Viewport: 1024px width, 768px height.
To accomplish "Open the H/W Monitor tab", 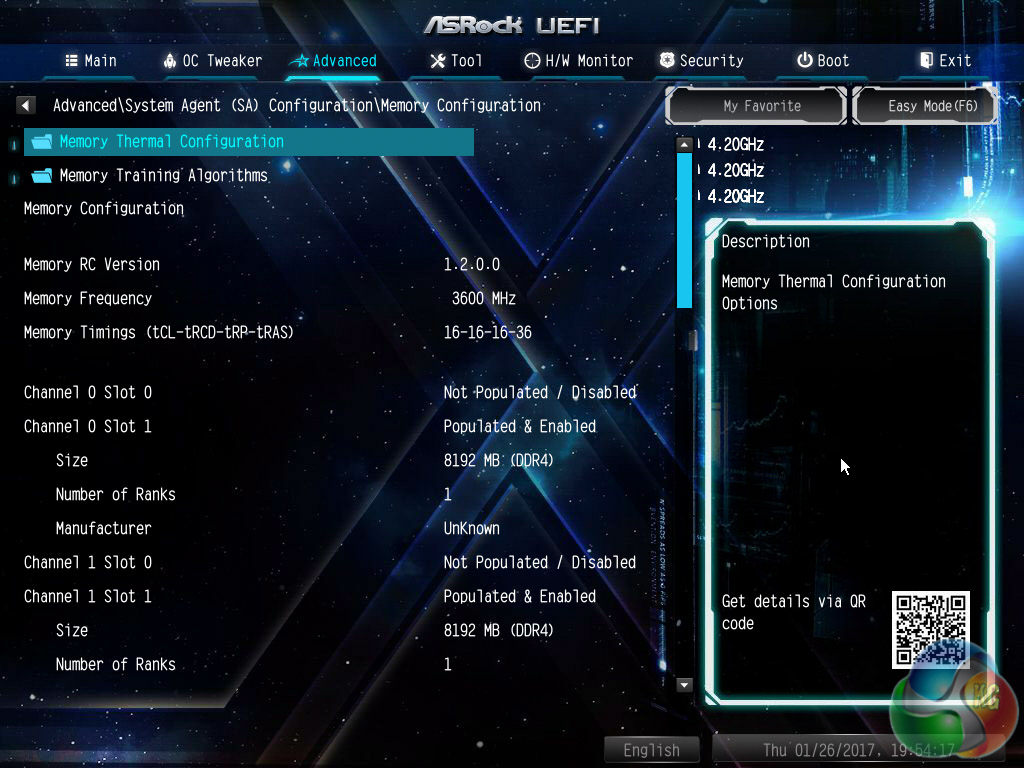I will click(x=579, y=61).
